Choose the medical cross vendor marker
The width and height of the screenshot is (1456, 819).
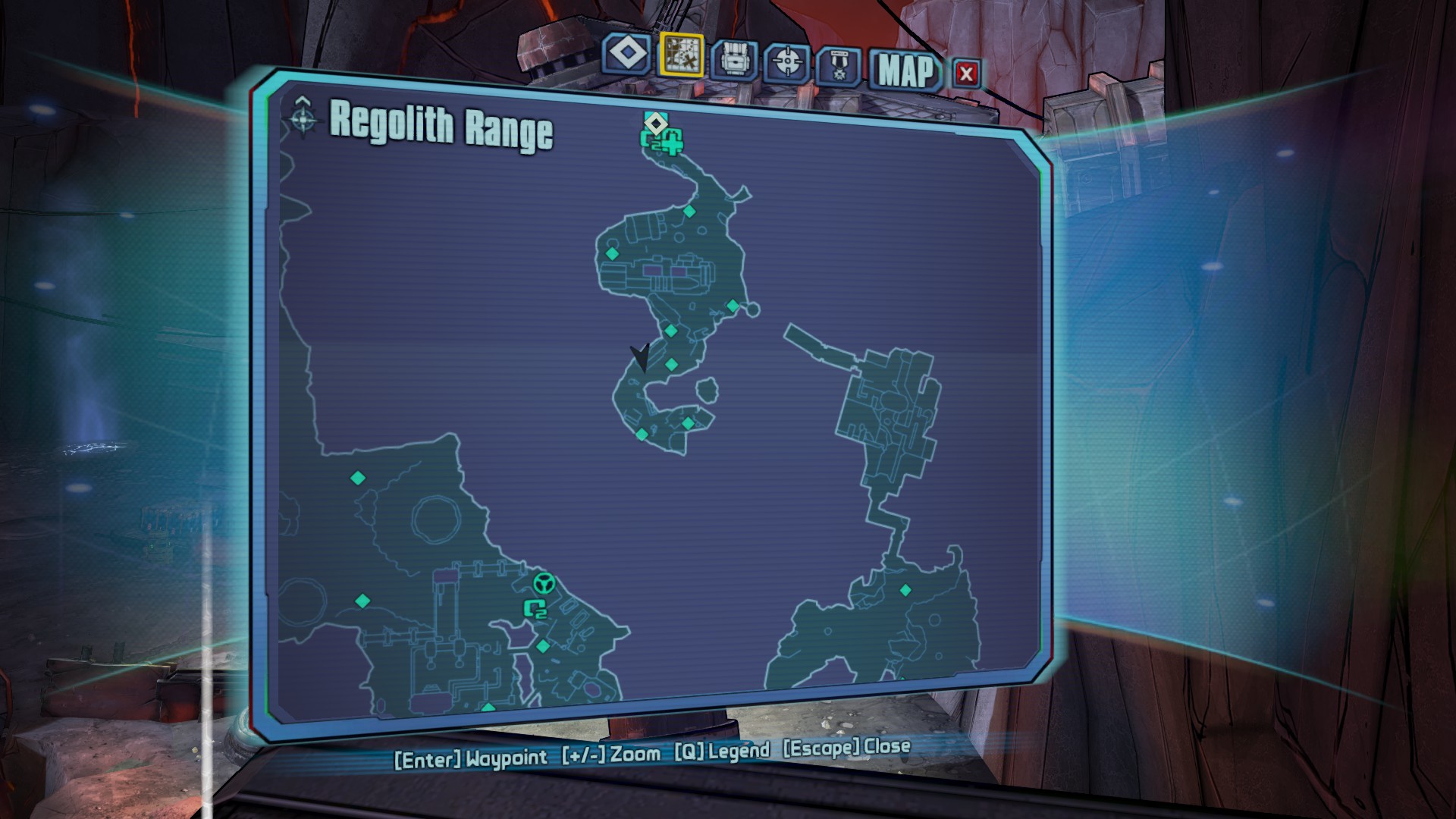pos(672,141)
